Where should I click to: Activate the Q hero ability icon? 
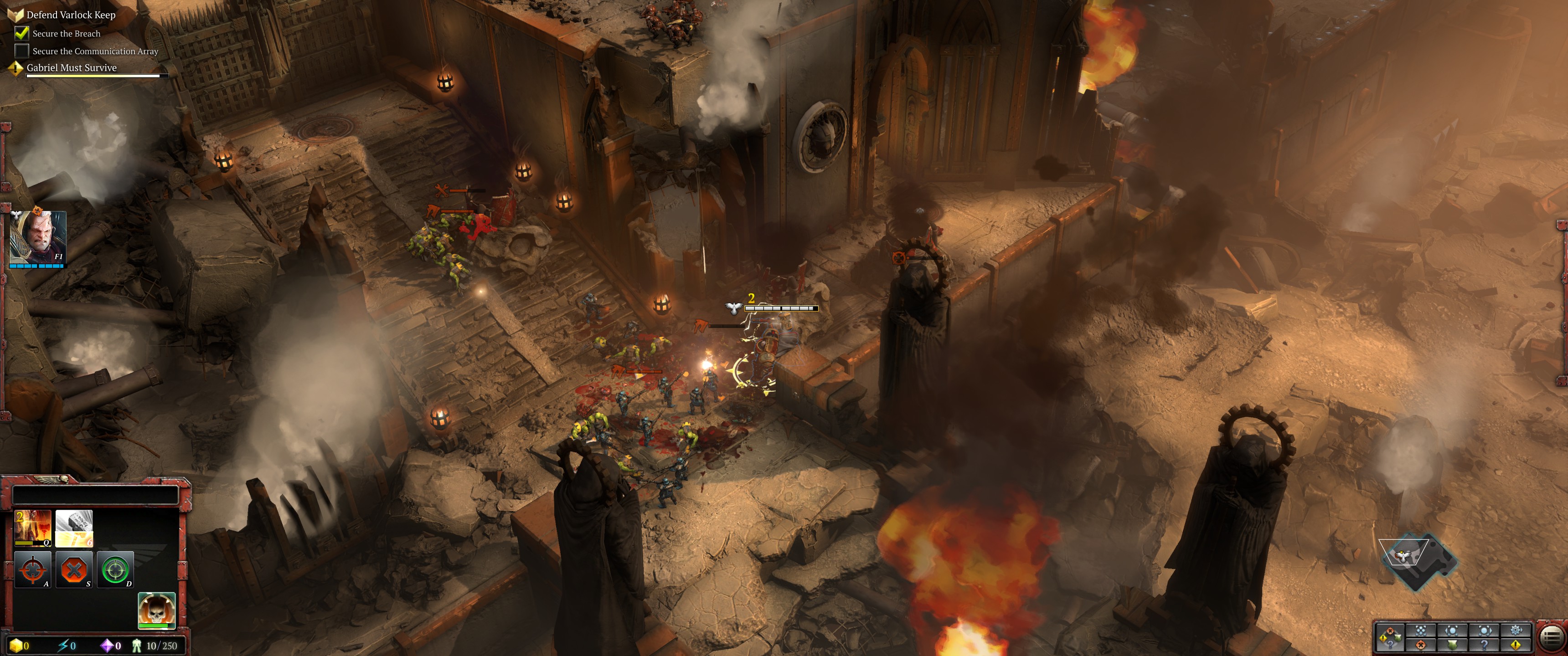(33, 528)
